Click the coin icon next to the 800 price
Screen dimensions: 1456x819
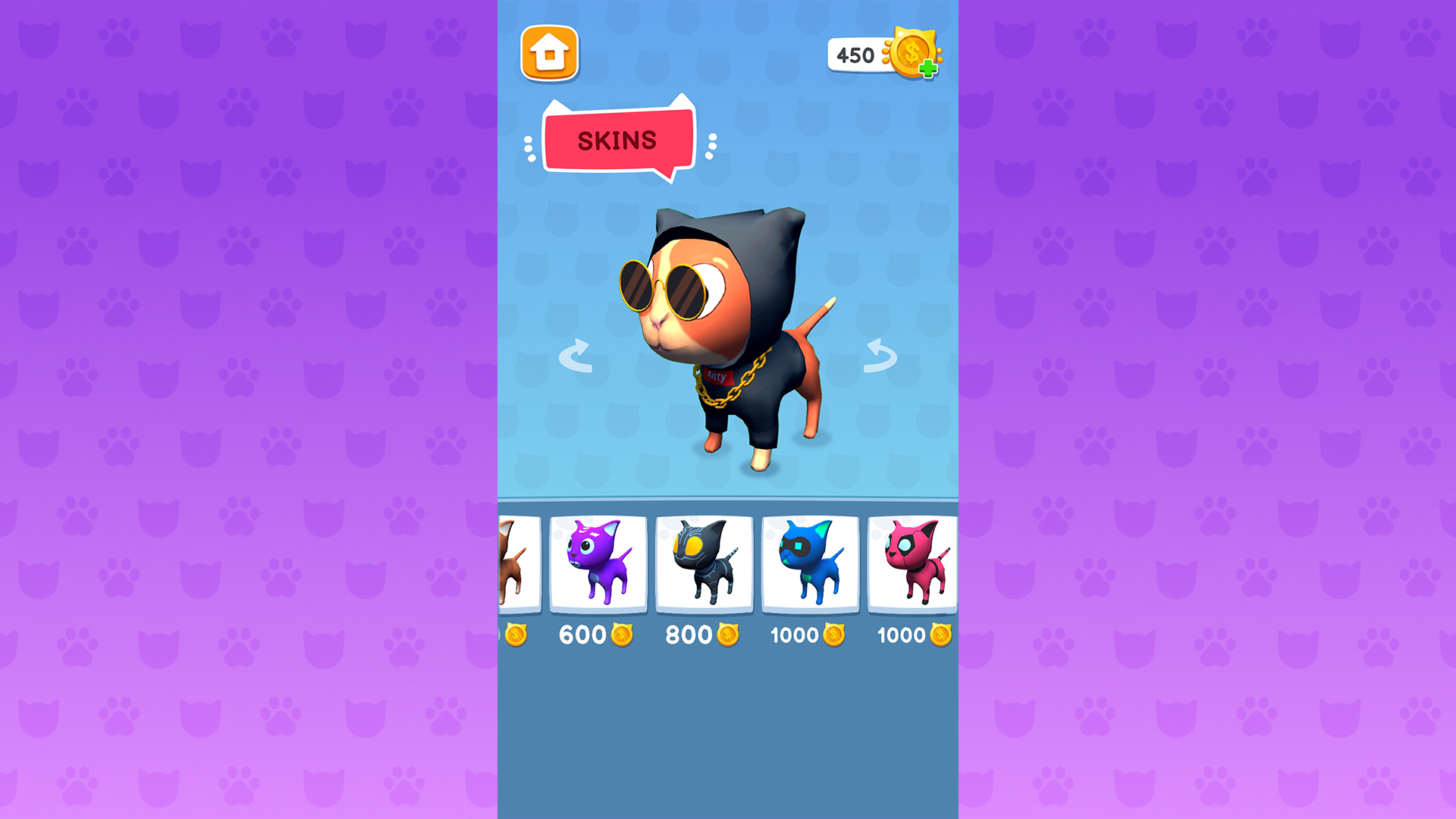point(728,635)
